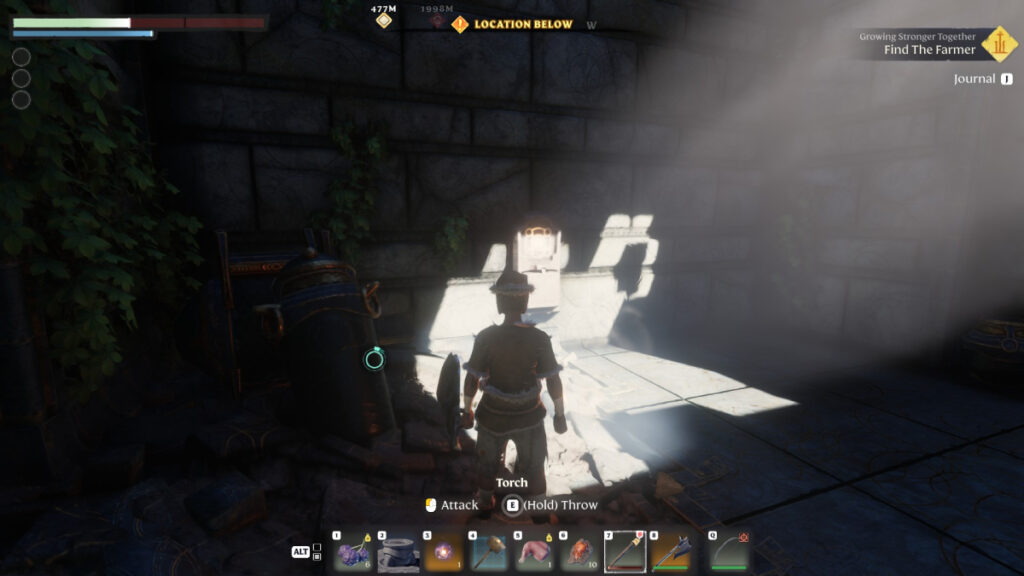
Task: Select the bow in the Q slot
Action: (729, 552)
